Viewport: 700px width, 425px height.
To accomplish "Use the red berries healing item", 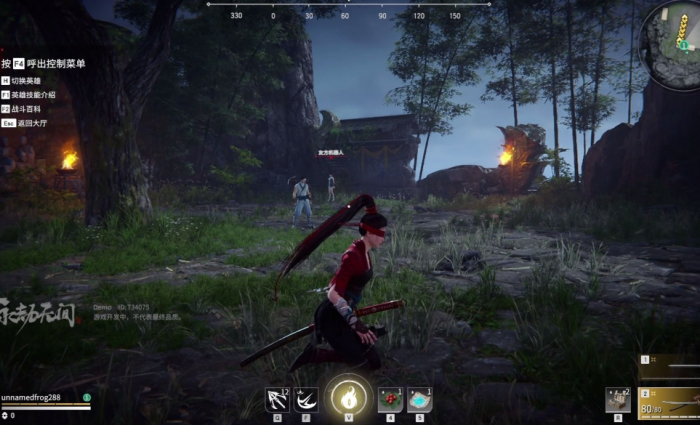I will tap(390, 399).
